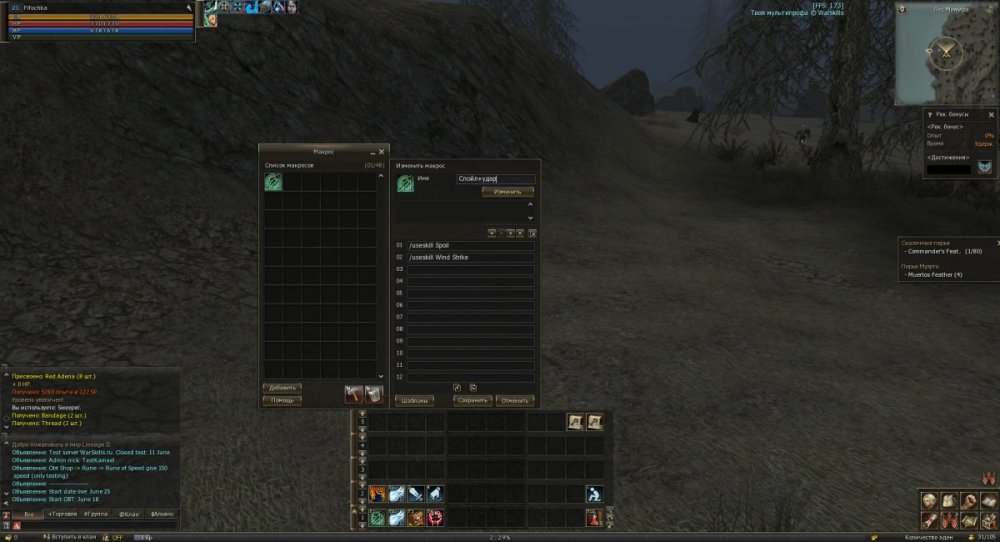The image size is (1000, 542).
Task: Switch to the Клан chat tab
Action: 128,513
